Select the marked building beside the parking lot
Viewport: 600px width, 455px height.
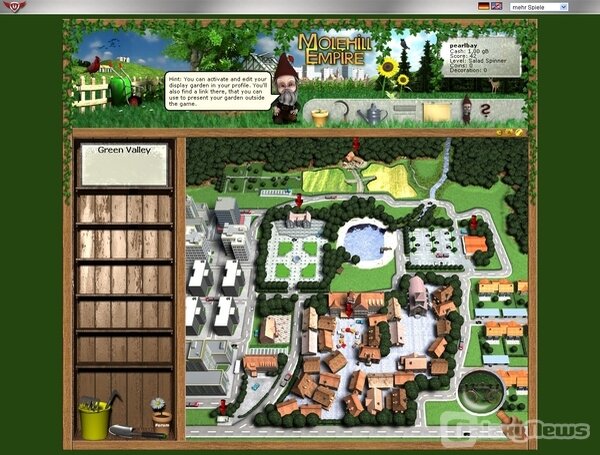point(475,243)
